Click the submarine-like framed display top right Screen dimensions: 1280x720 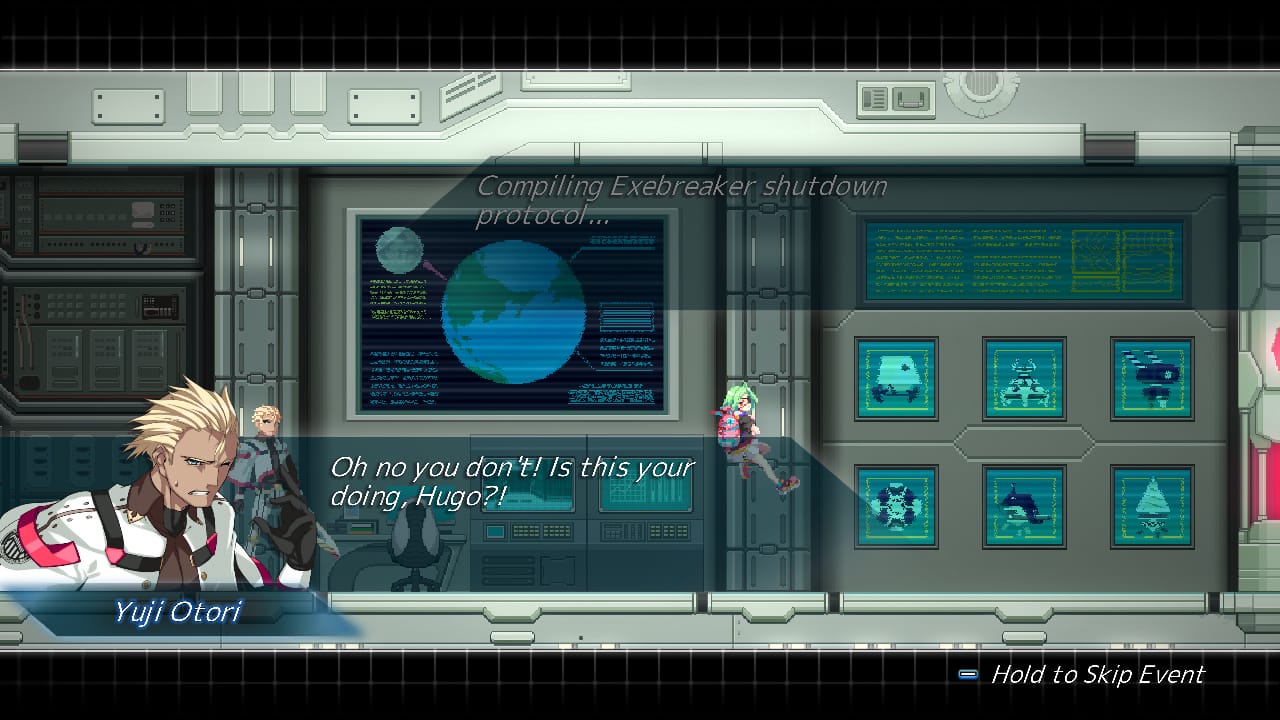tap(1150, 377)
